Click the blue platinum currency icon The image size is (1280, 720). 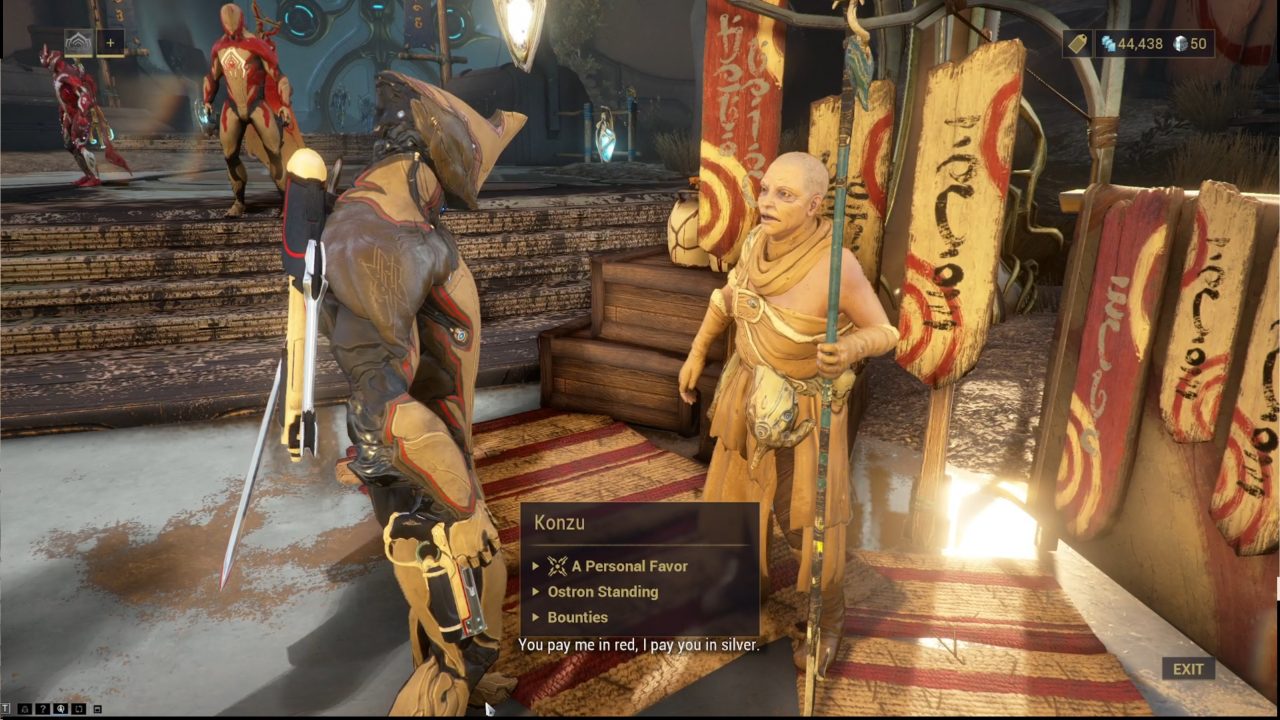coord(1108,42)
